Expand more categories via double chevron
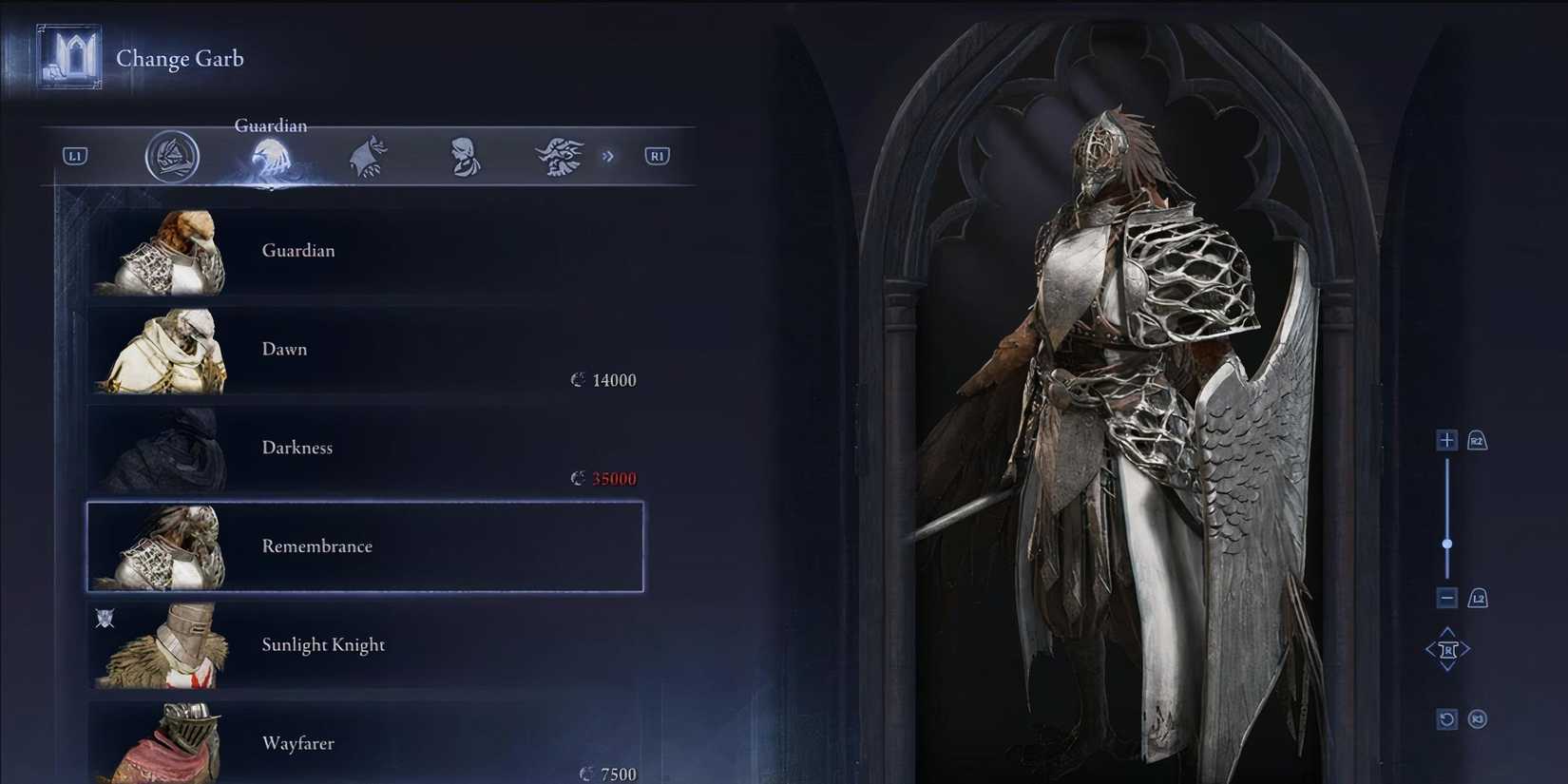 (x=608, y=155)
